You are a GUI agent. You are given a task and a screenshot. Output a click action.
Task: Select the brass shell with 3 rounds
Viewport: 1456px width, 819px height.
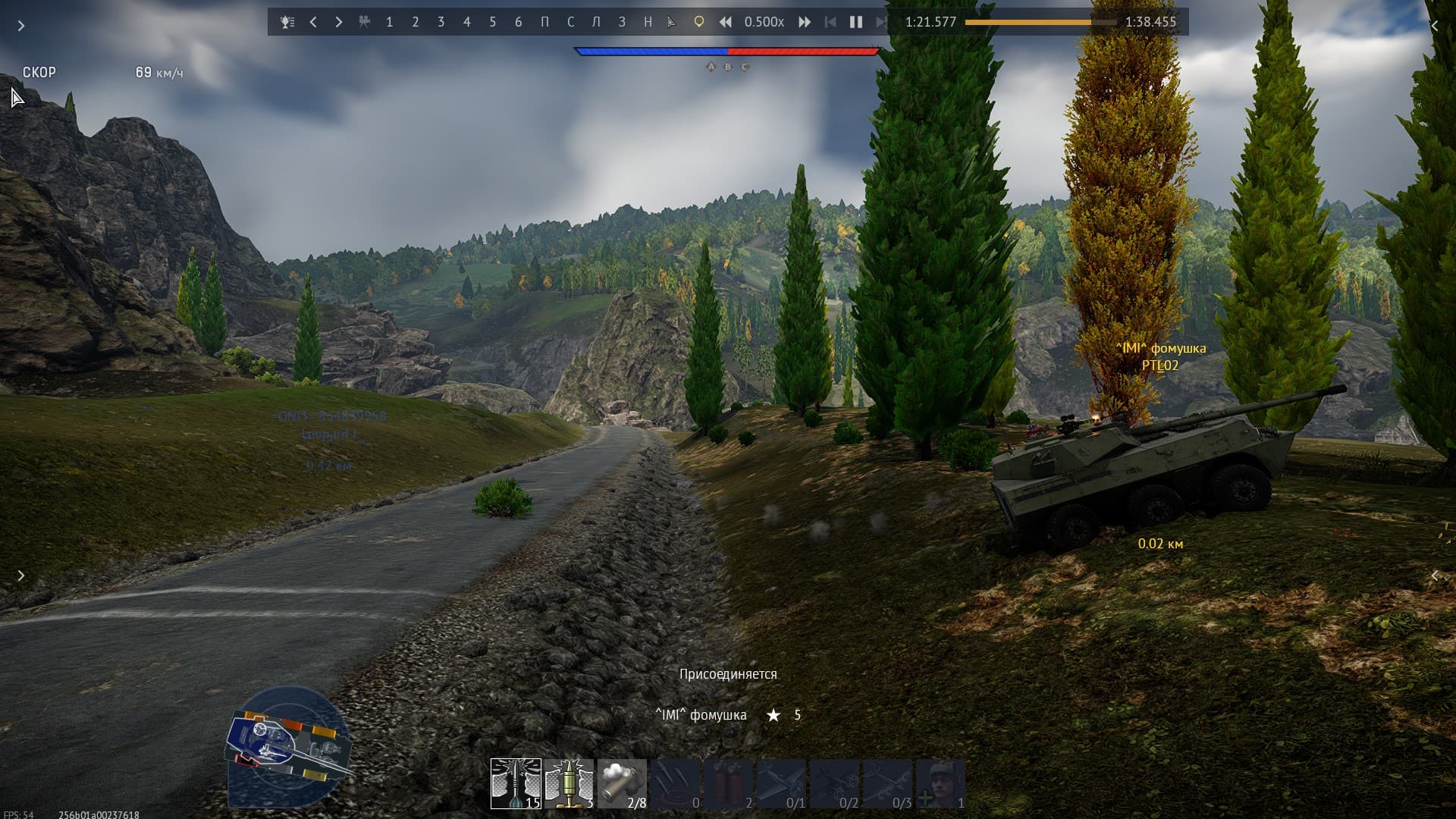[569, 783]
